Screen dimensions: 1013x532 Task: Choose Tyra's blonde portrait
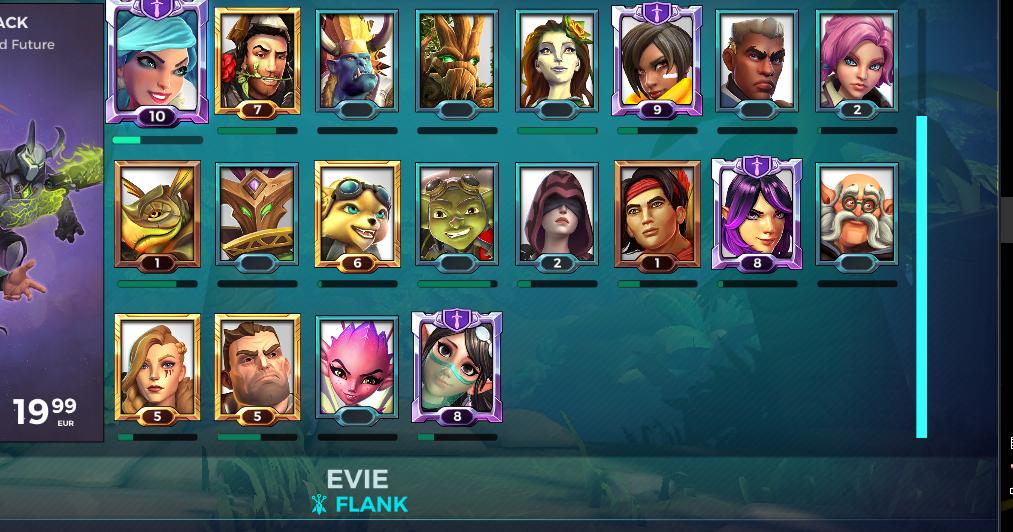(x=157, y=364)
